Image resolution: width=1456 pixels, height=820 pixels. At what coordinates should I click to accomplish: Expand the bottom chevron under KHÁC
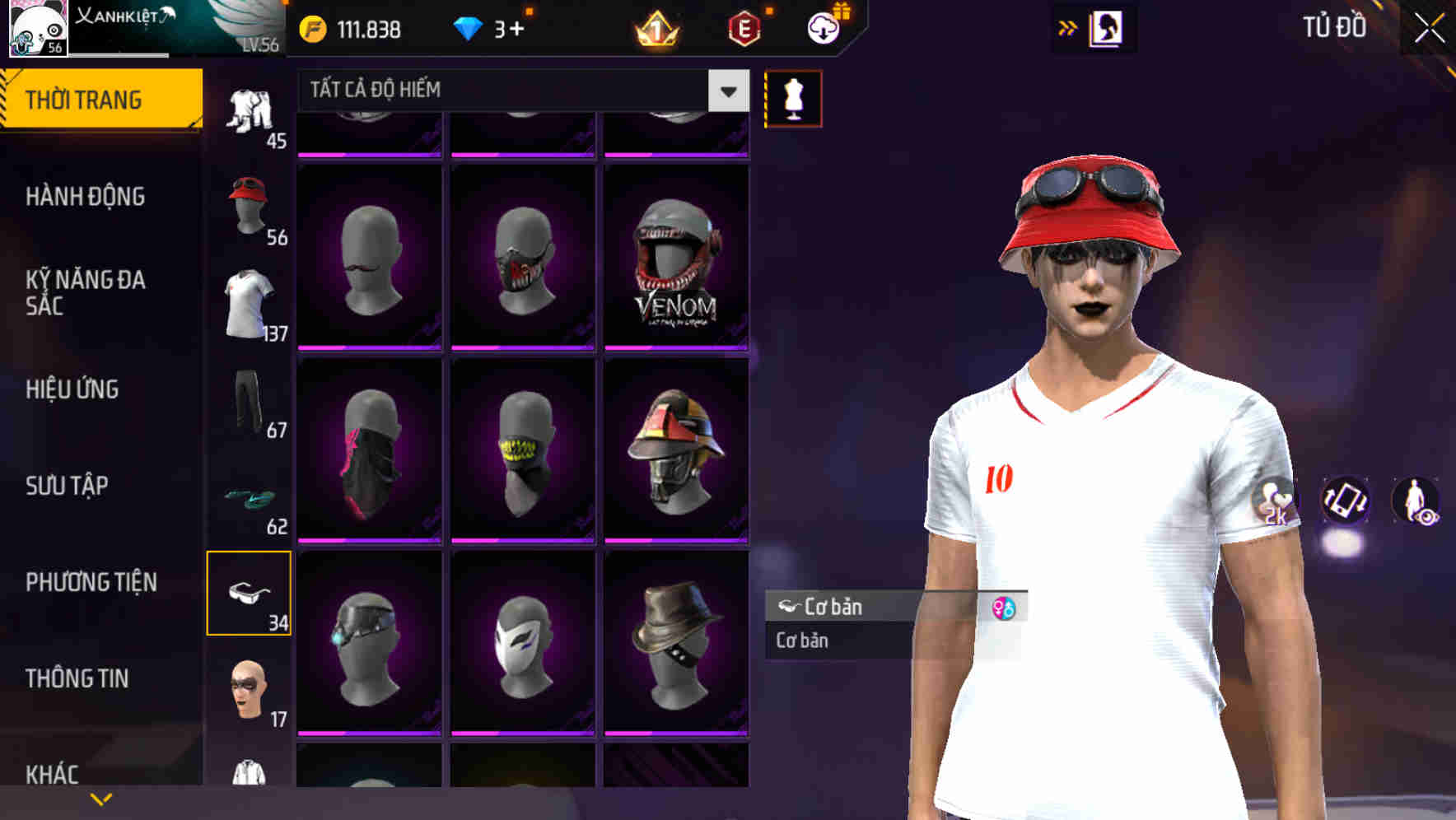pyautogui.click(x=101, y=799)
